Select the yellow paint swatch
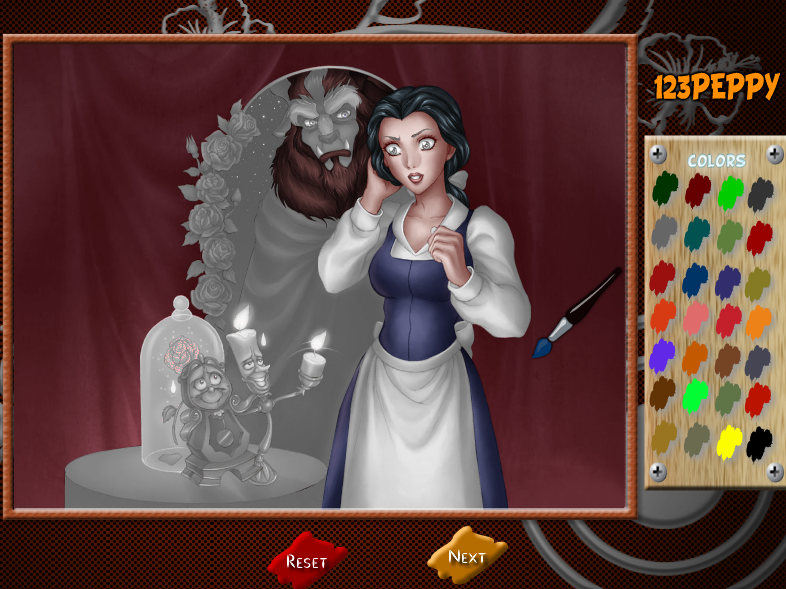Viewport: 786px width, 589px height. point(730,440)
